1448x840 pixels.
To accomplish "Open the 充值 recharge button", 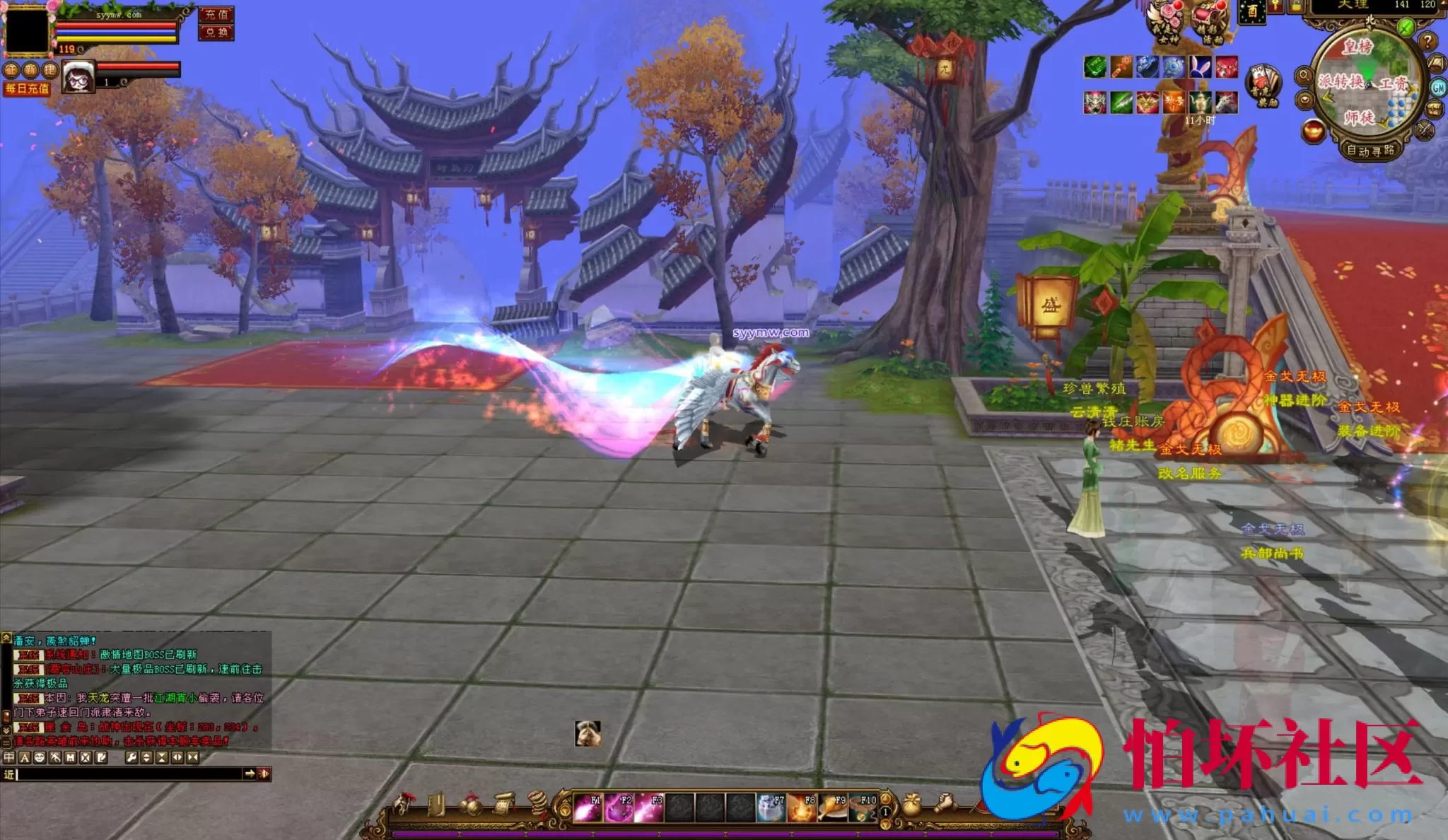I will click(x=216, y=15).
